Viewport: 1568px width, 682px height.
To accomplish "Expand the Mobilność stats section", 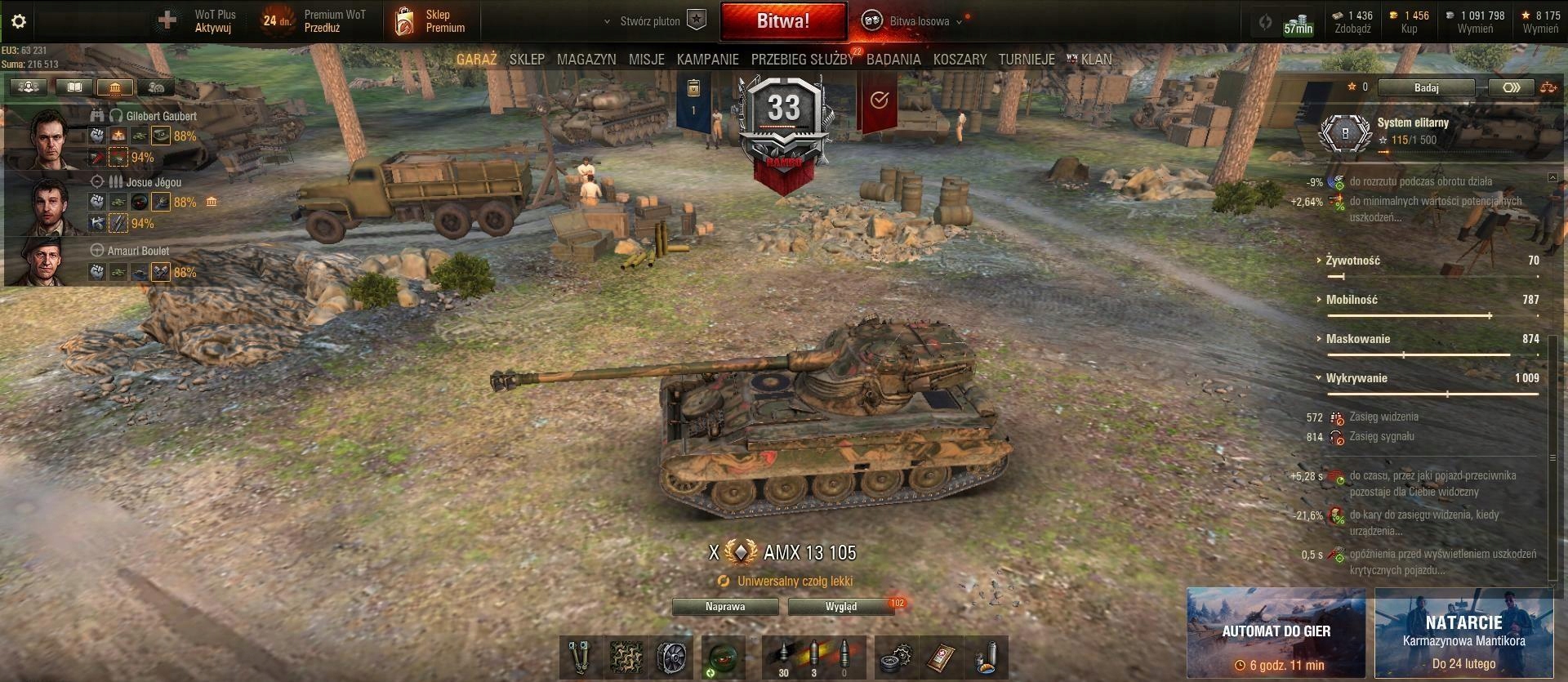I will (x=1352, y=300).
